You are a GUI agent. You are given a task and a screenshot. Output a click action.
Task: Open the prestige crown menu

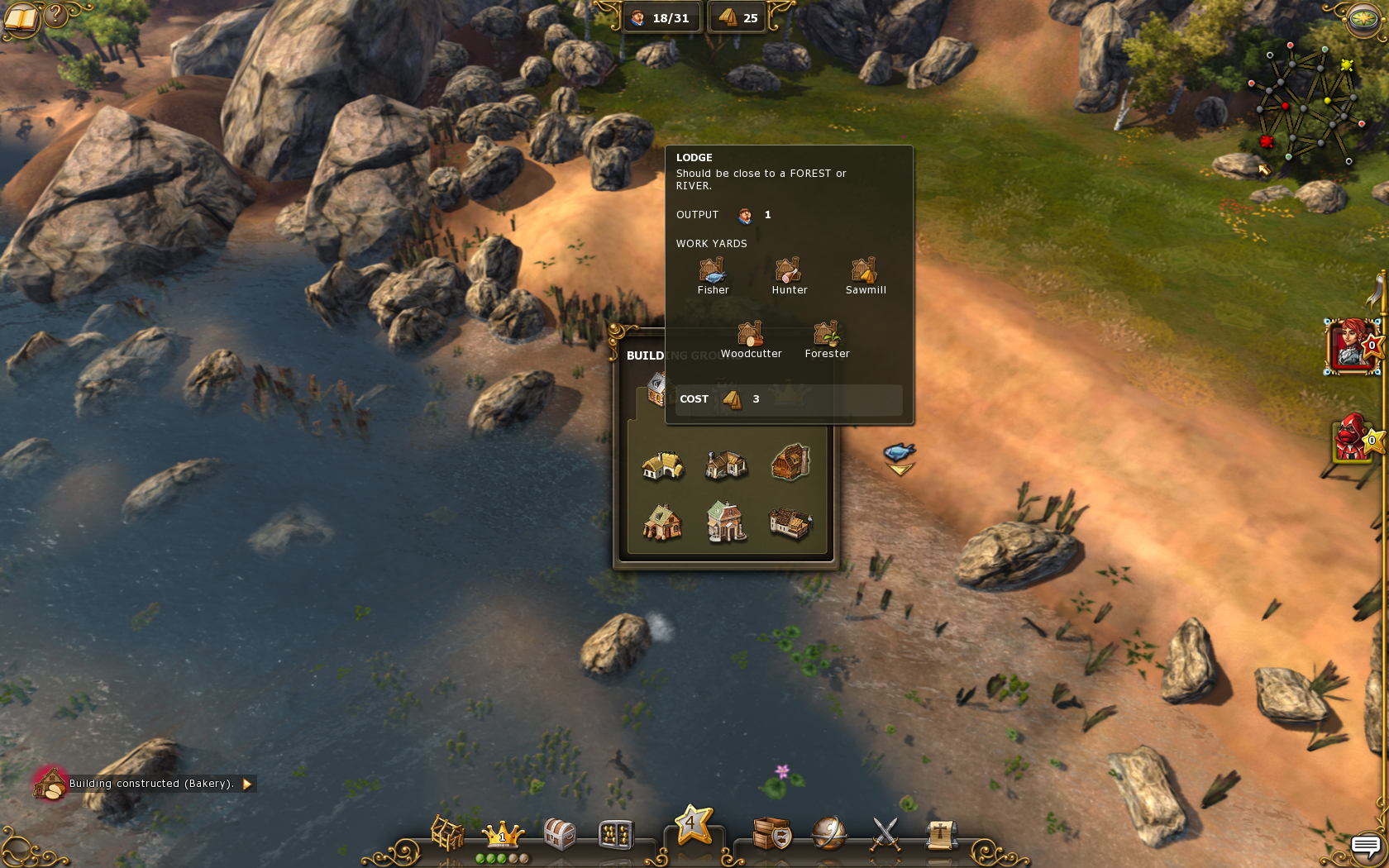tap(503, 833)
